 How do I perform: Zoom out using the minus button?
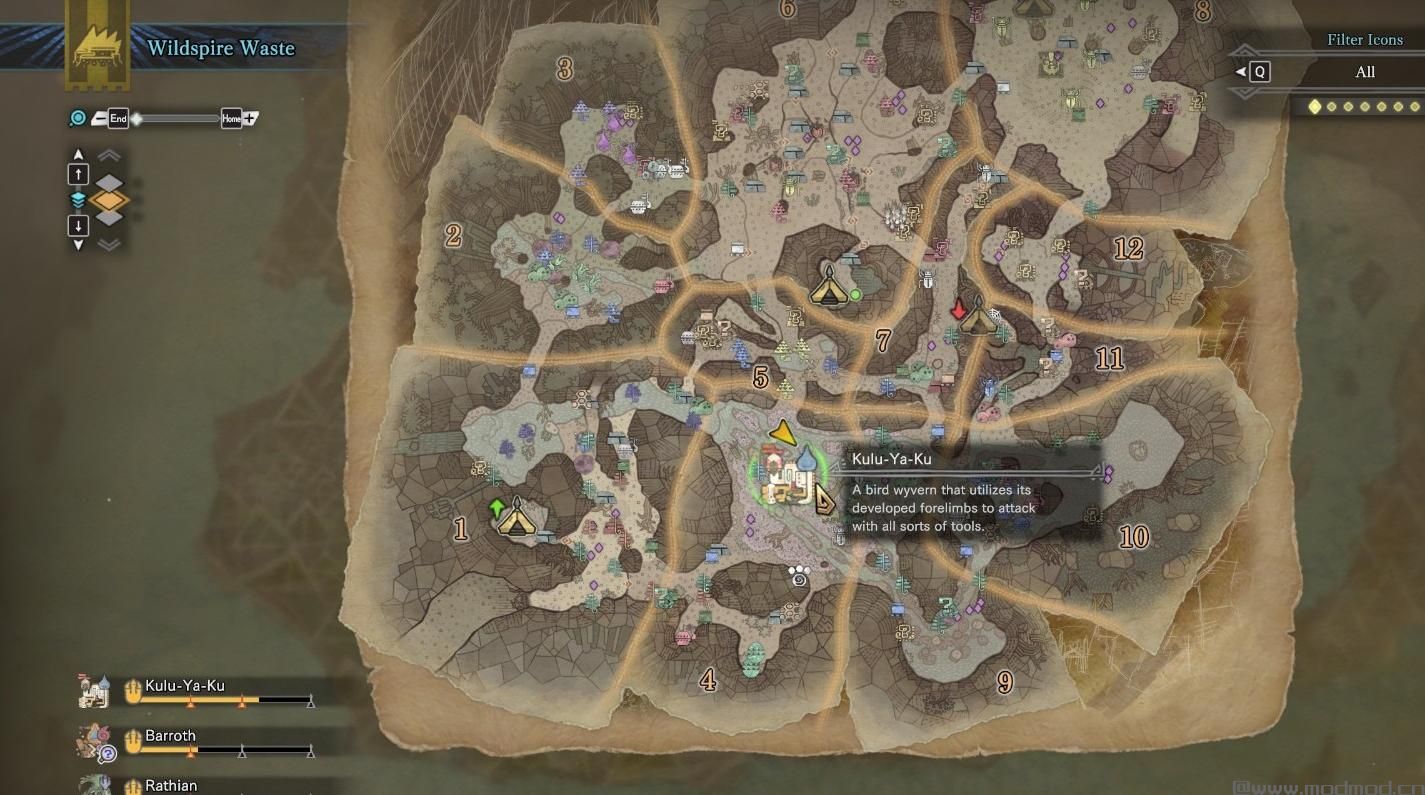click(99, 119)
